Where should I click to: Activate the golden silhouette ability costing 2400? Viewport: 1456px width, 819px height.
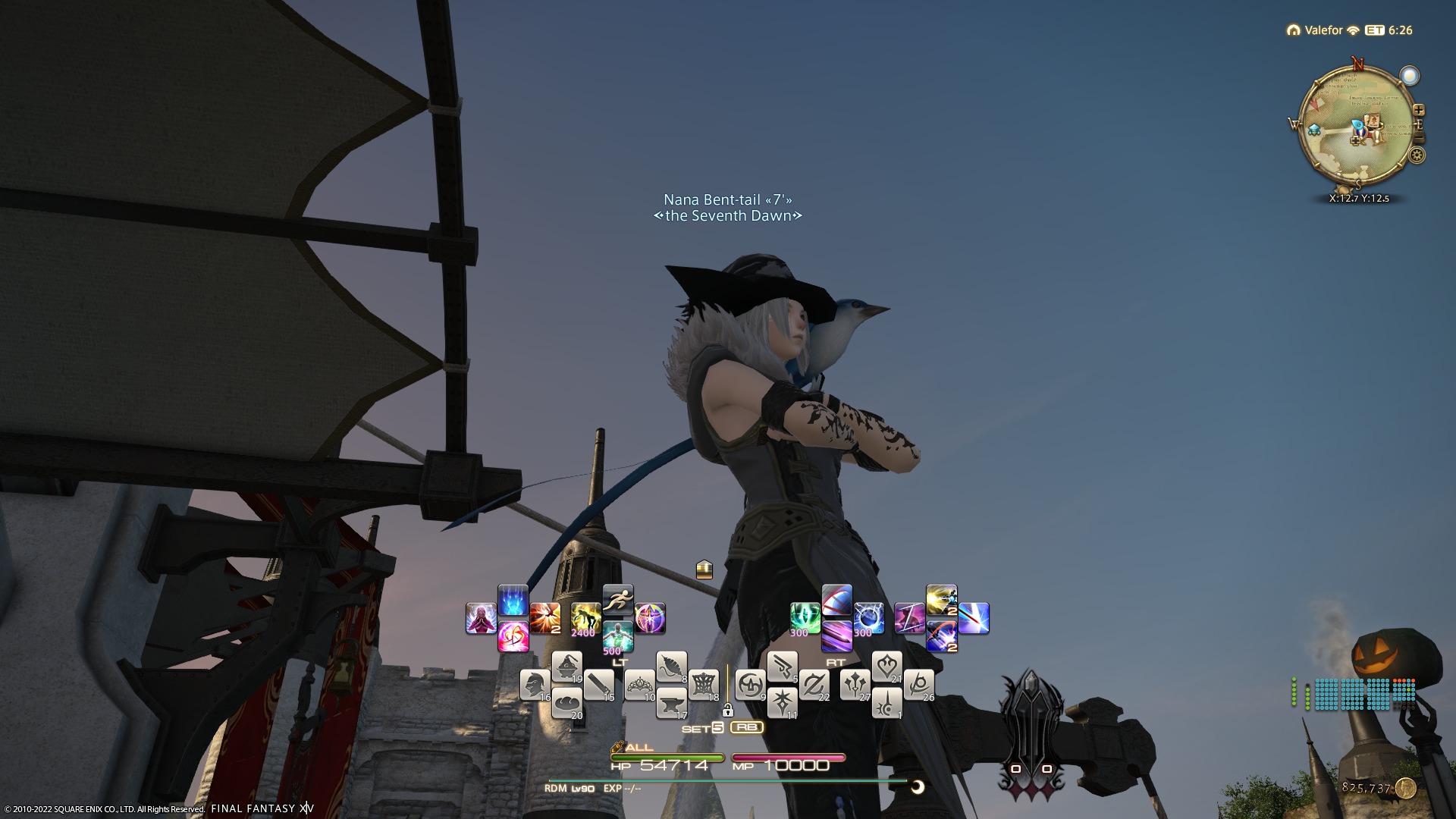click(585, 618)
